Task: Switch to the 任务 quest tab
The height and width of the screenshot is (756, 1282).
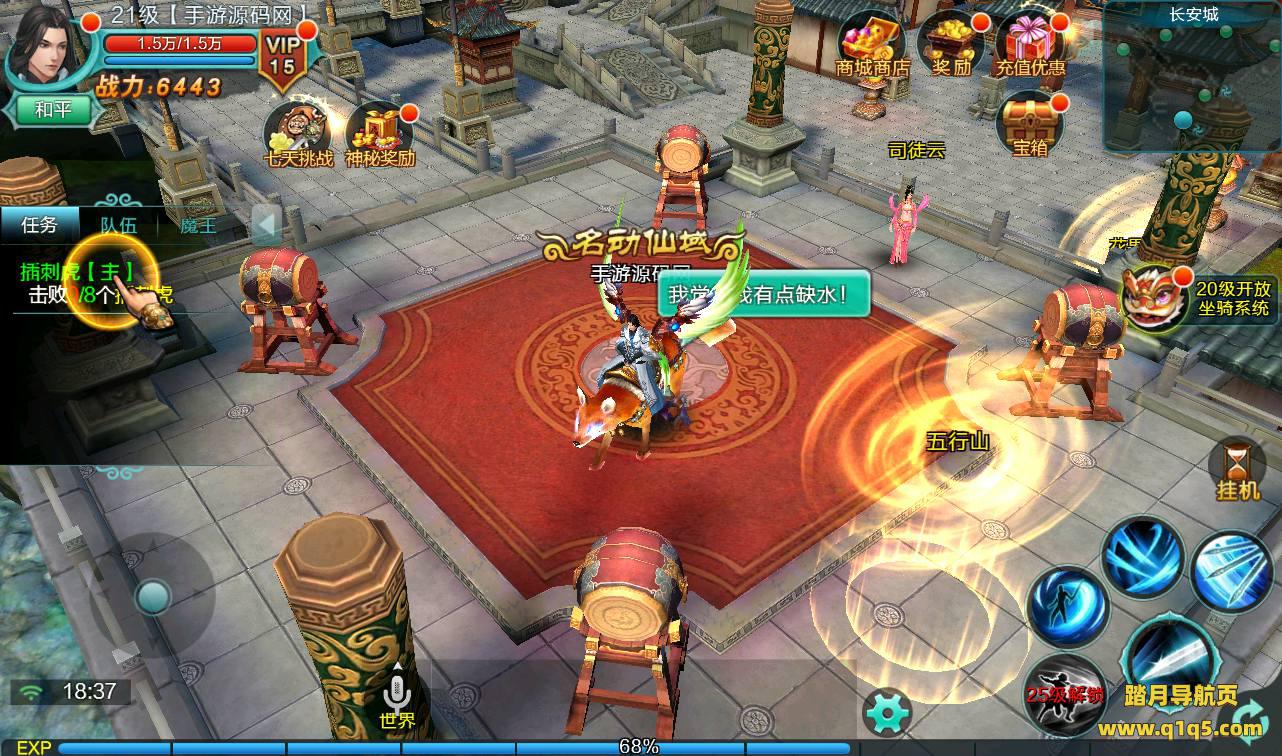Action: pos(39,225)
